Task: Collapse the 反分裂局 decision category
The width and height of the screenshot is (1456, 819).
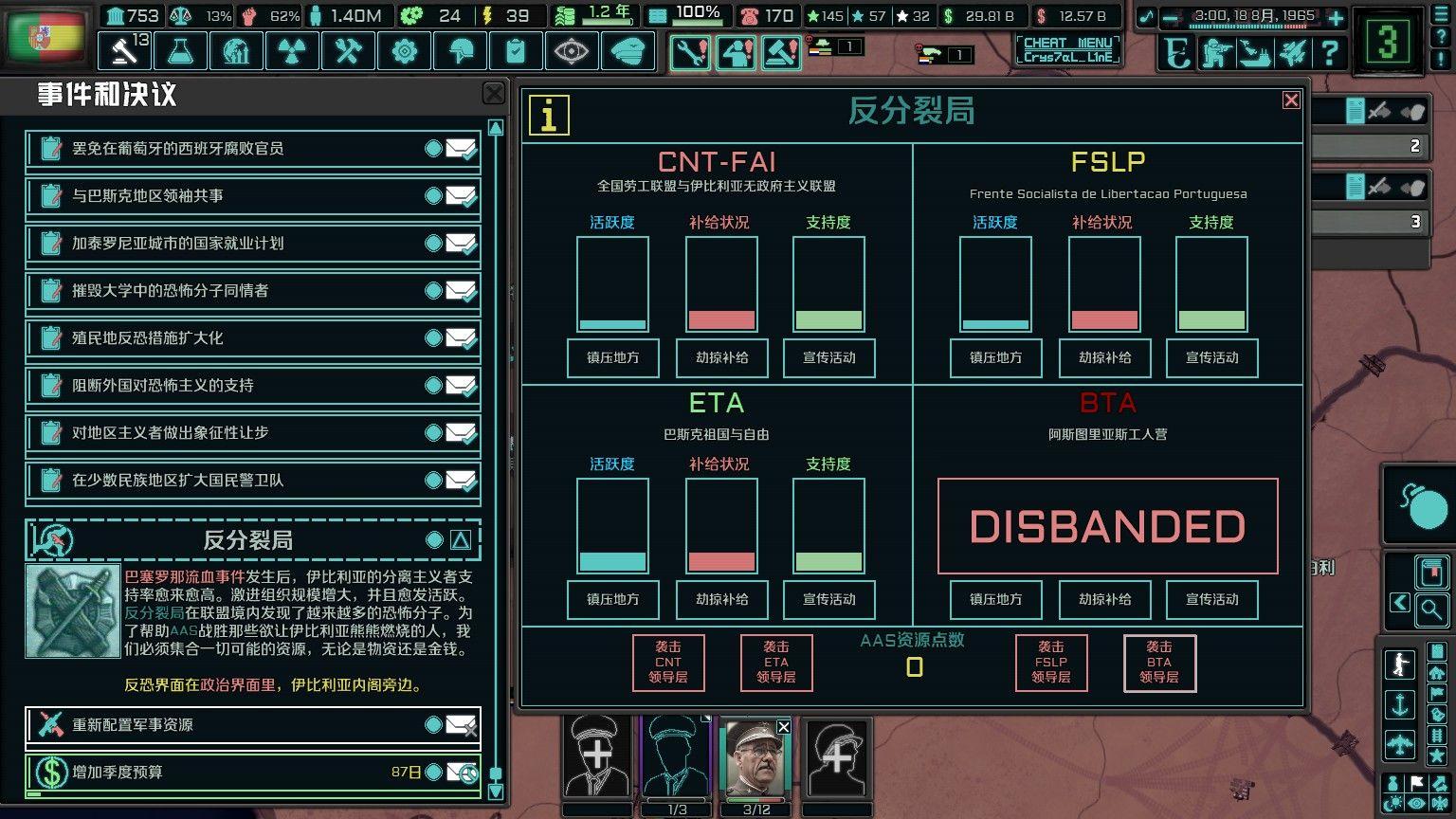Action: point(461,540)
